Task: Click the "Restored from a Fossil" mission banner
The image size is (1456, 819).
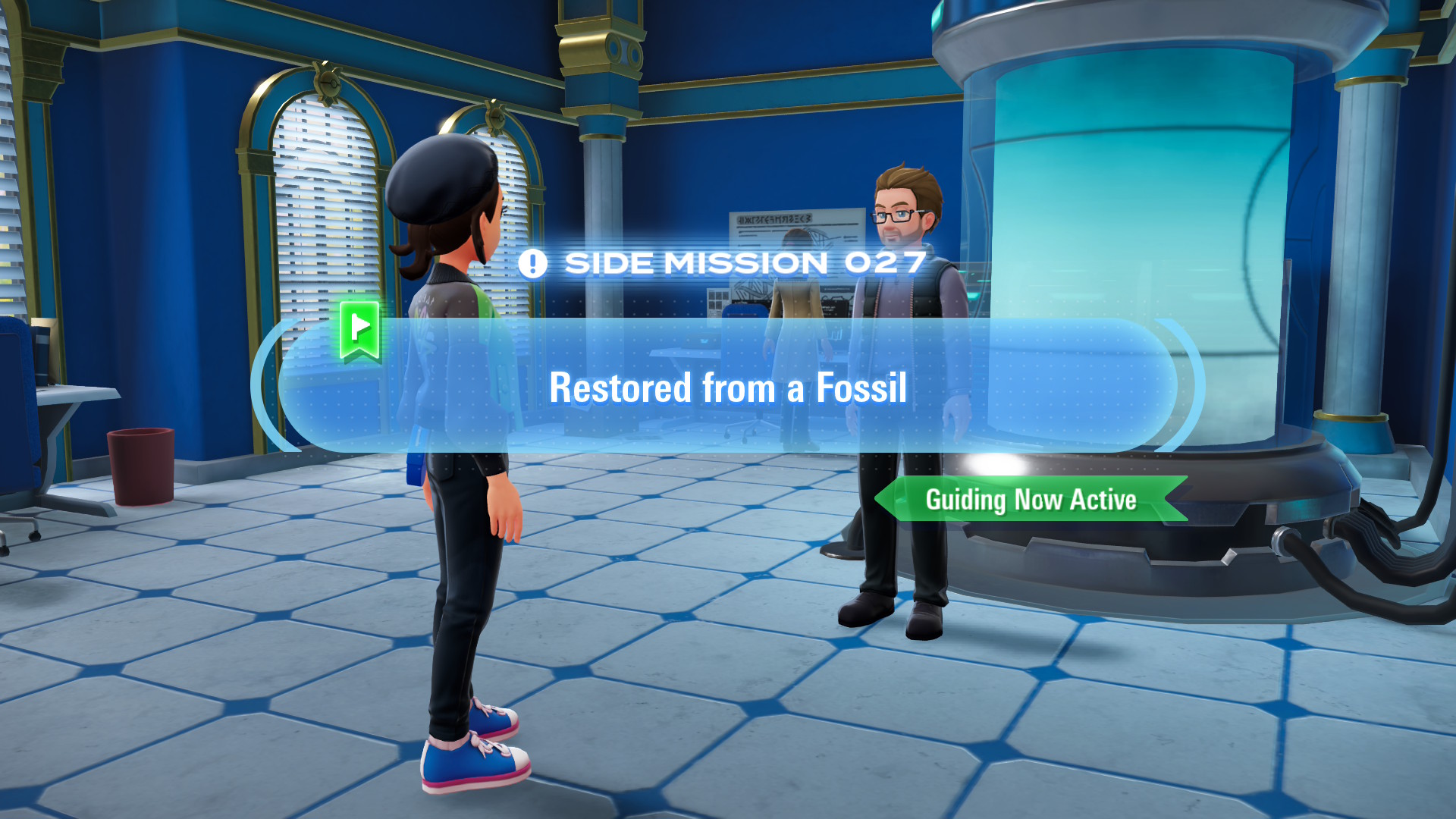Action: pyautogui.click(x=728, y=387)
